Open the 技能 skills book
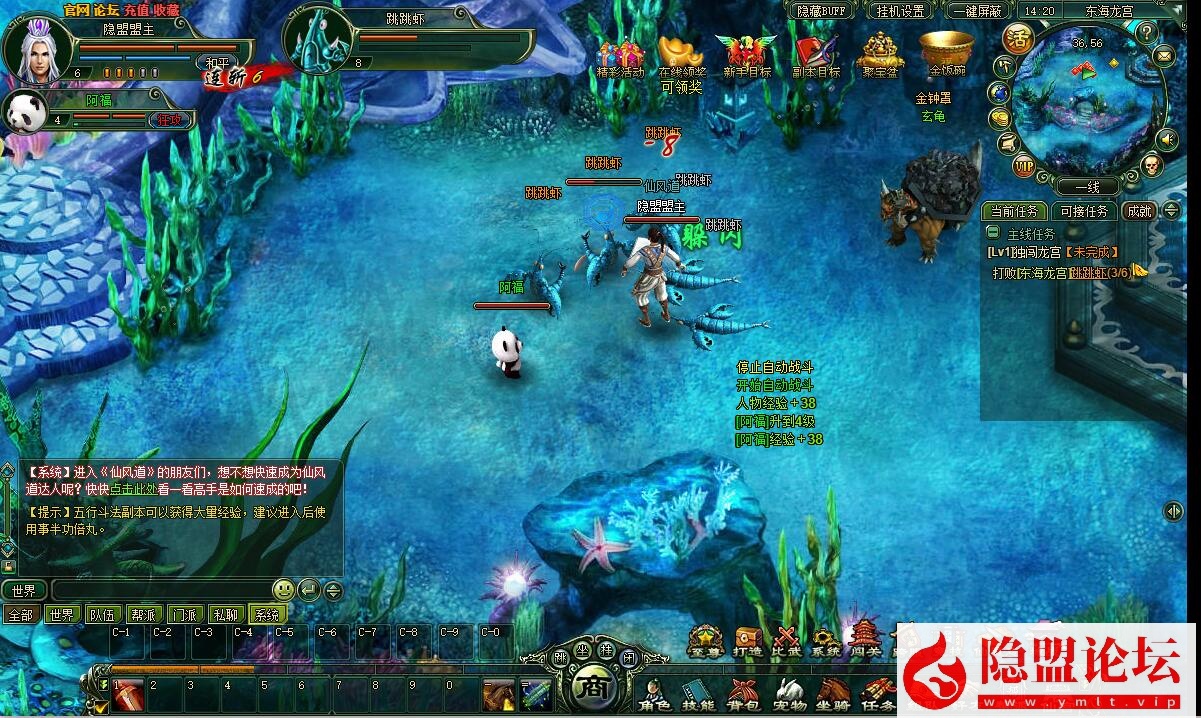The width and height of the screenshot is (1201, 718). tap(697, 693)
